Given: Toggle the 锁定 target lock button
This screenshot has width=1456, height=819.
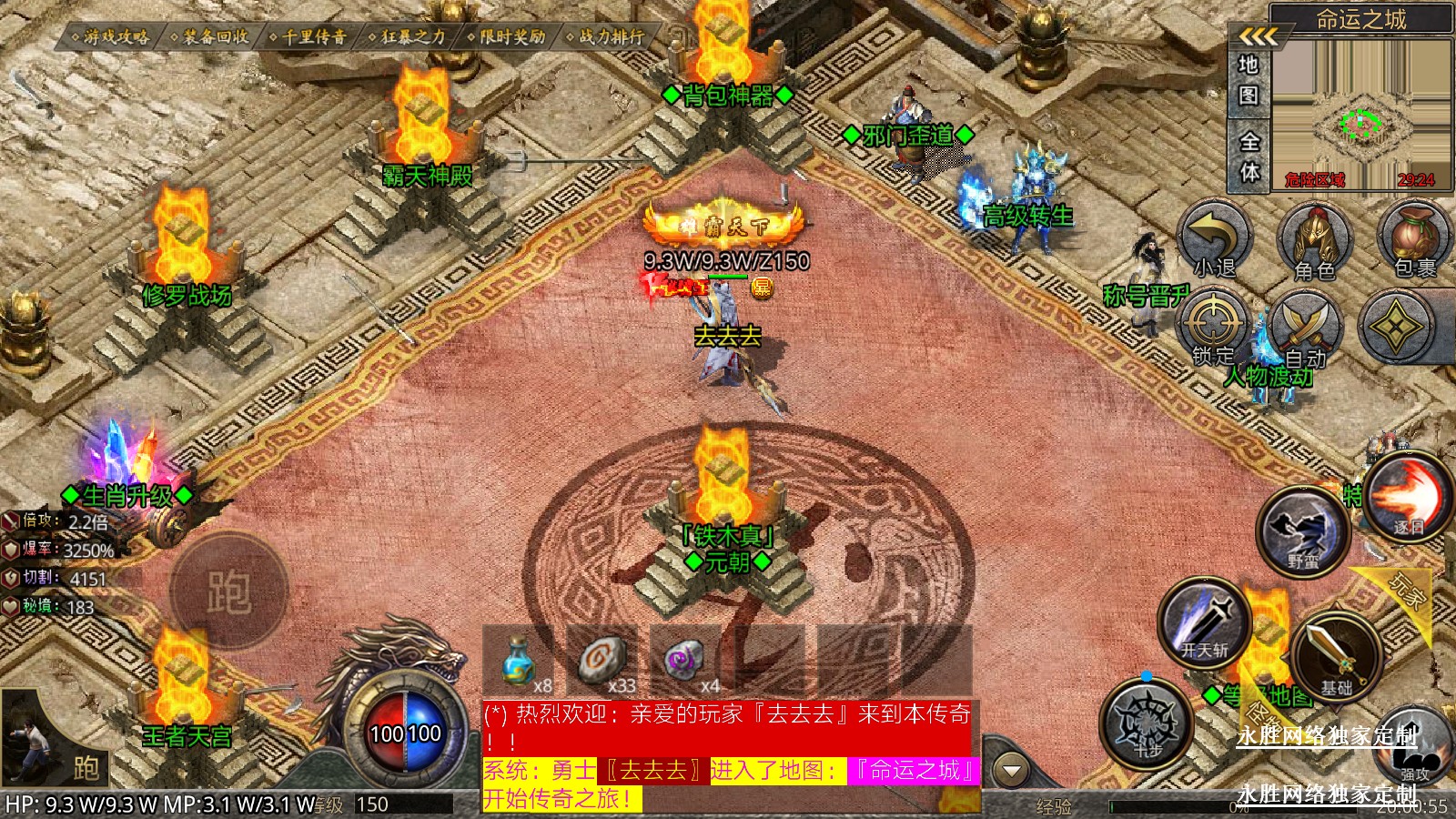Looking at the screenshot, I should (x=1213, y=328).
